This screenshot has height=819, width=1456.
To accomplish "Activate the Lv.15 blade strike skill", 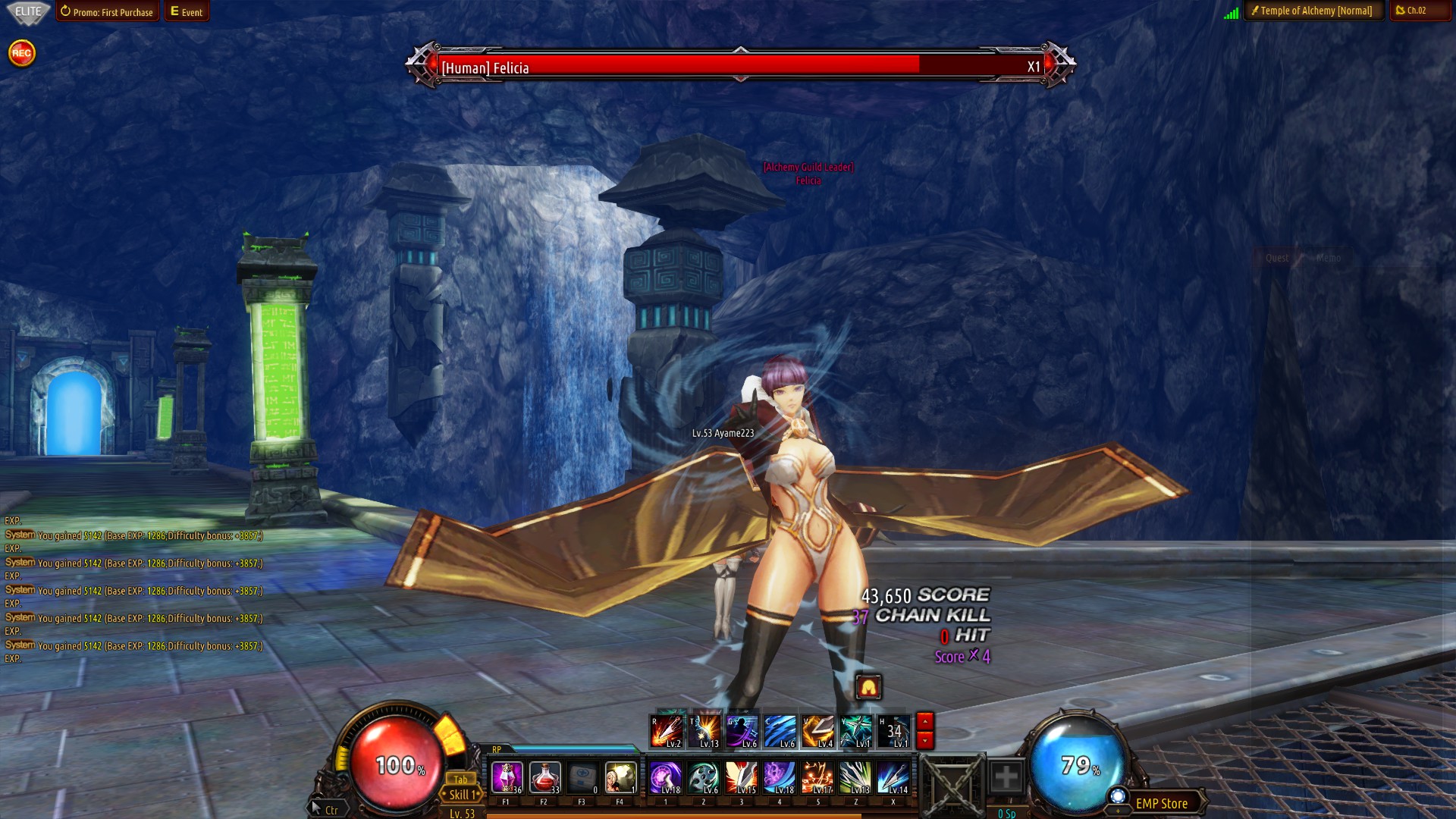I will pos(742,778).
